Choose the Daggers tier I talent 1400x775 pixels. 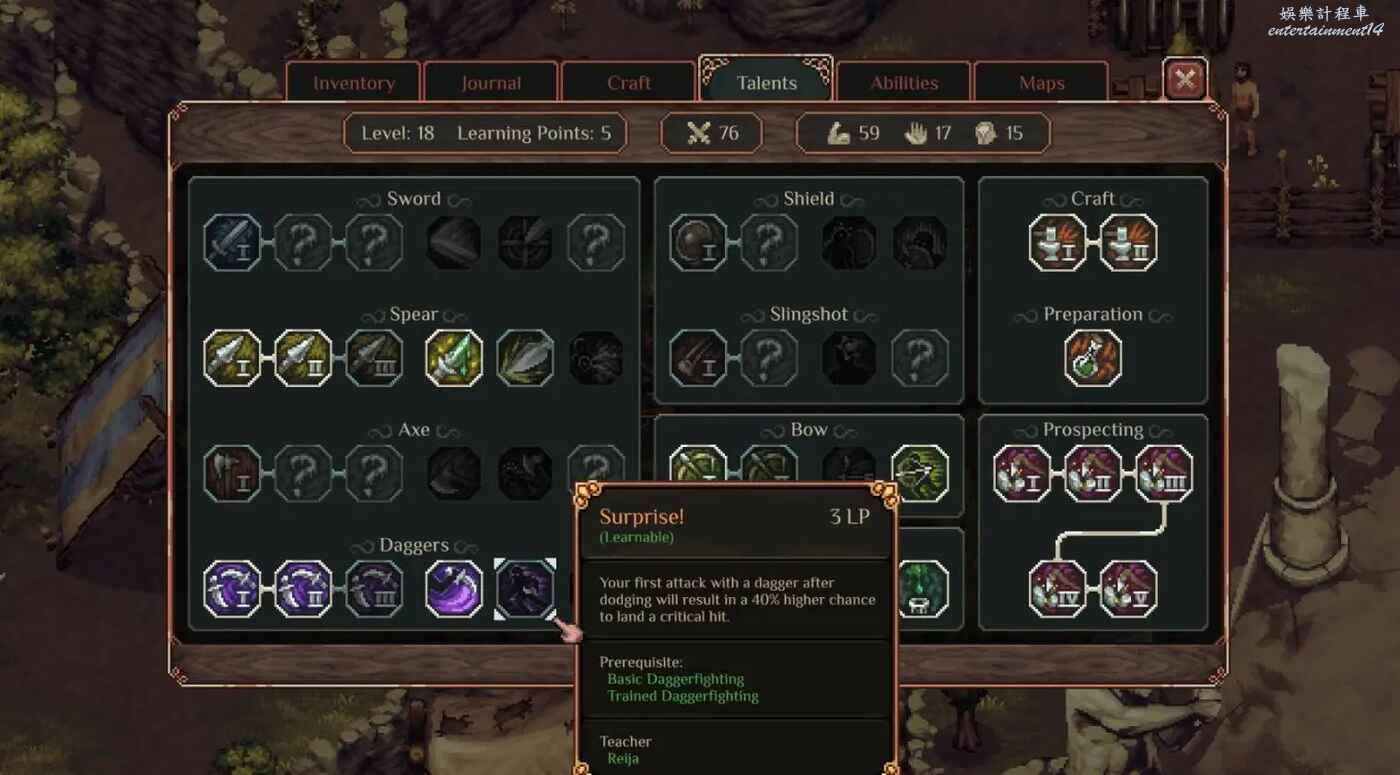[233, 589]
